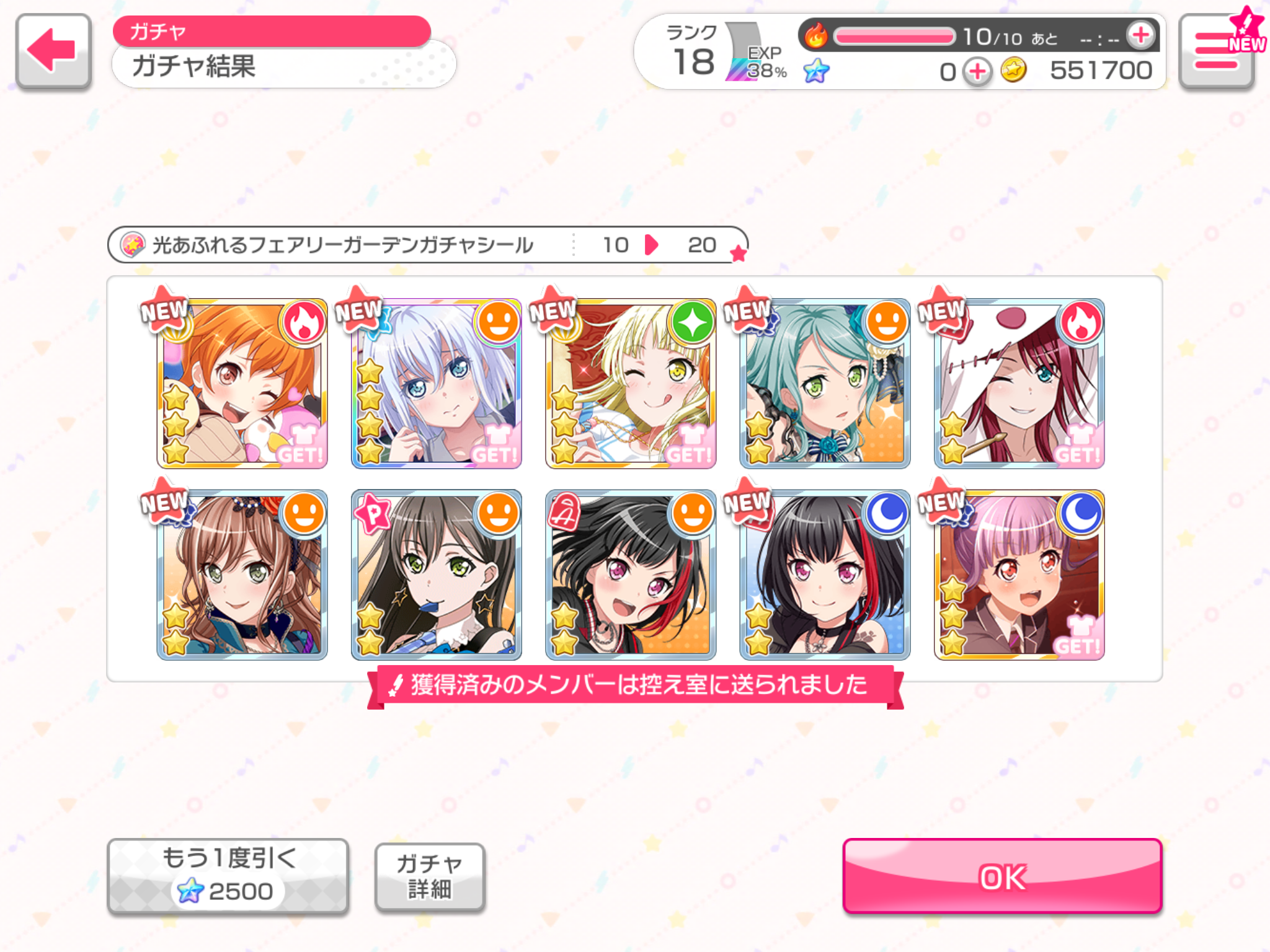View the Fairy Garden gacha seal counter
This screenshot has width=1270, height=952.
click(x=428, y=245)
